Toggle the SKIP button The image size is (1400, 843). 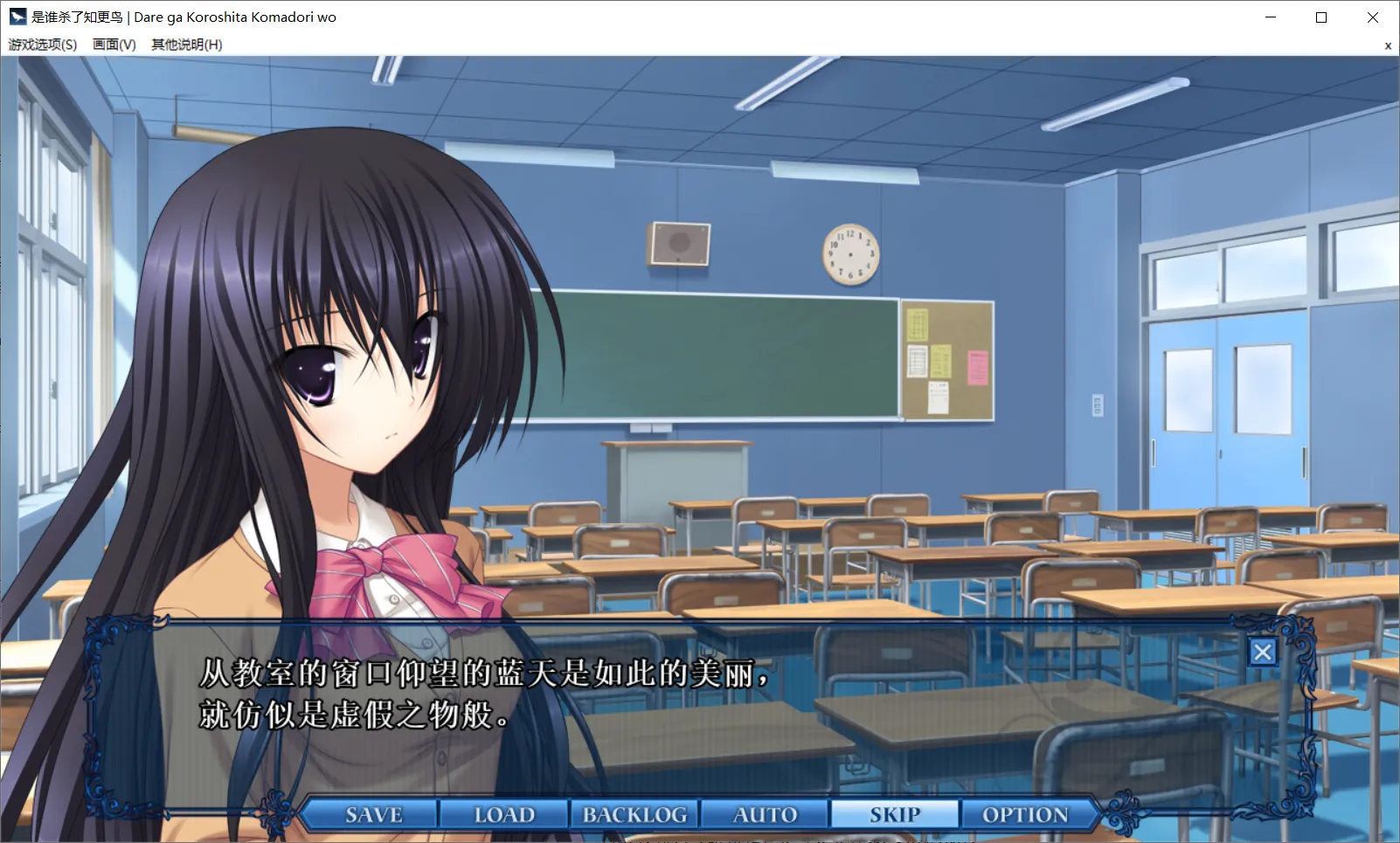tap(895, 814)
